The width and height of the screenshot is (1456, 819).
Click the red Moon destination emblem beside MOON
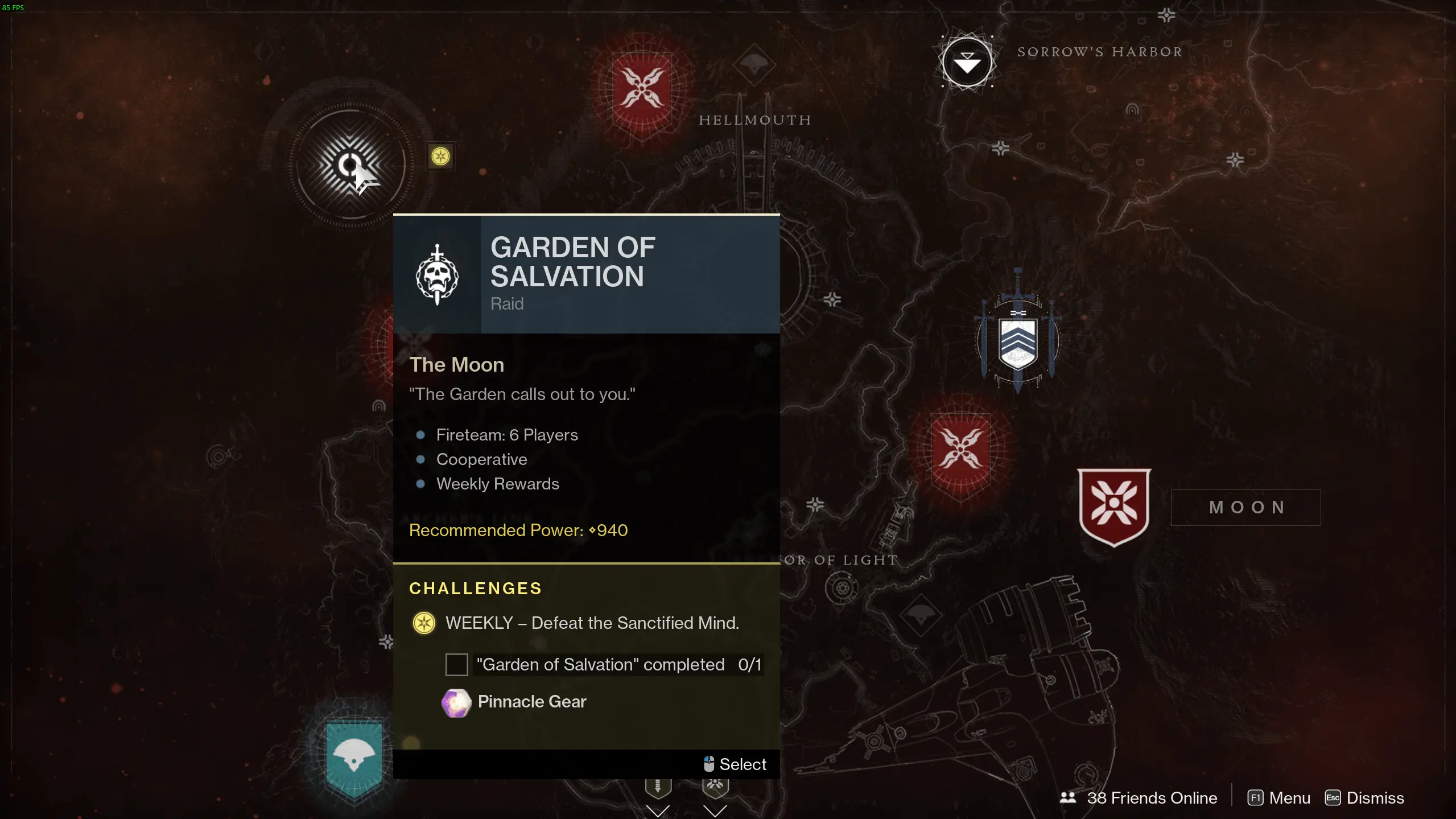click(x=1113, y=505)
